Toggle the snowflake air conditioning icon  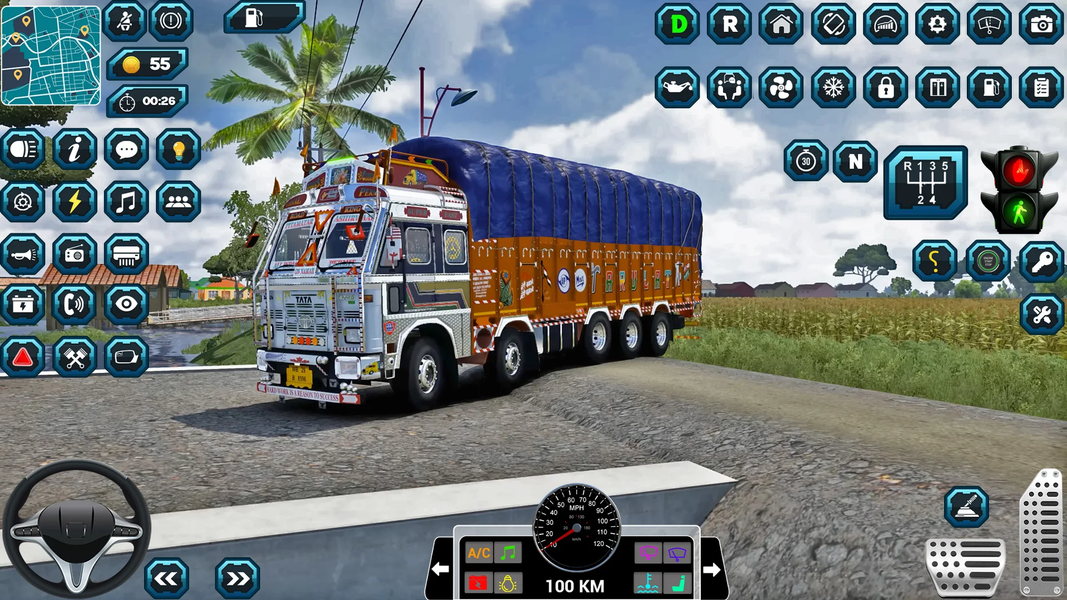tap(833, 87)
